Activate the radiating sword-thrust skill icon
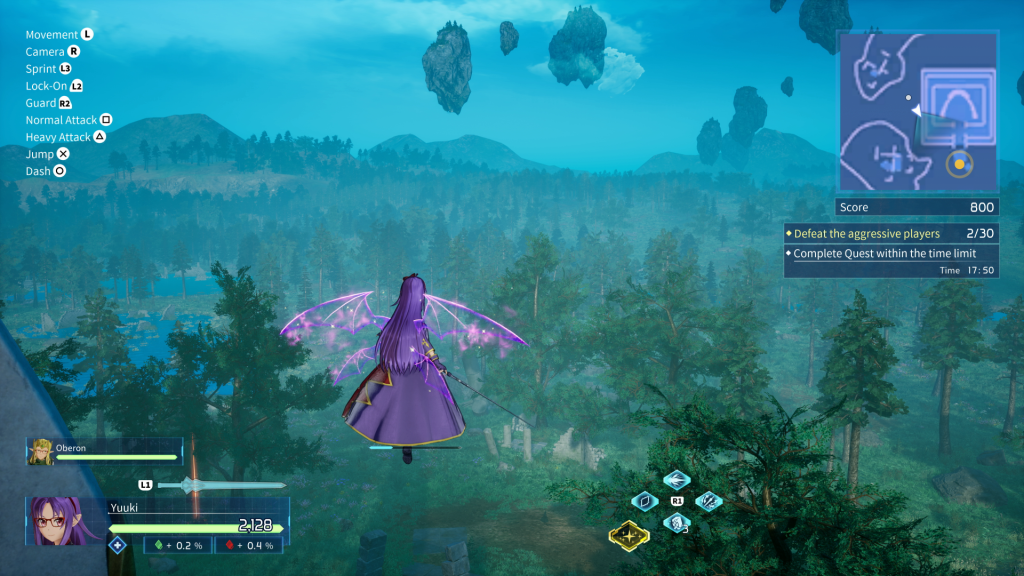This screenshot has width=1024, height=576. pos(709,501)
